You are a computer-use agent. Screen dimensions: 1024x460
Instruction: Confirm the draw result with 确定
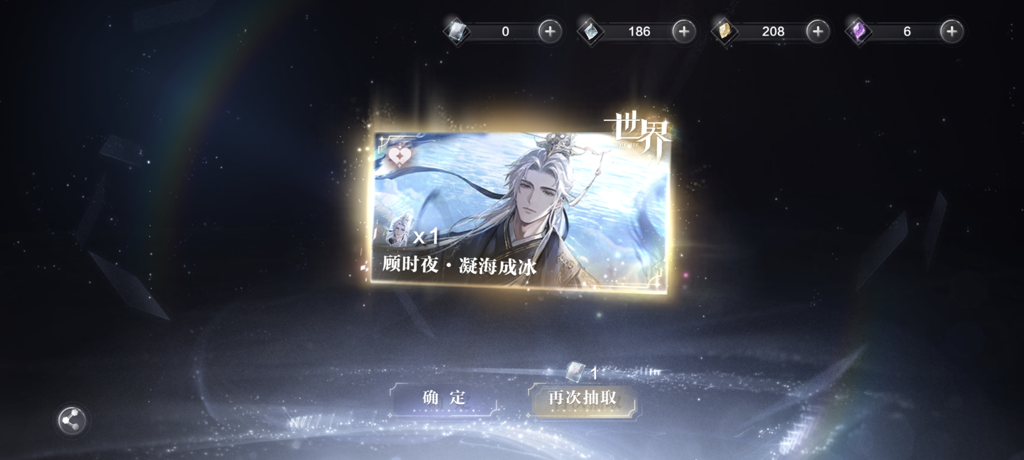coord(443,398)
